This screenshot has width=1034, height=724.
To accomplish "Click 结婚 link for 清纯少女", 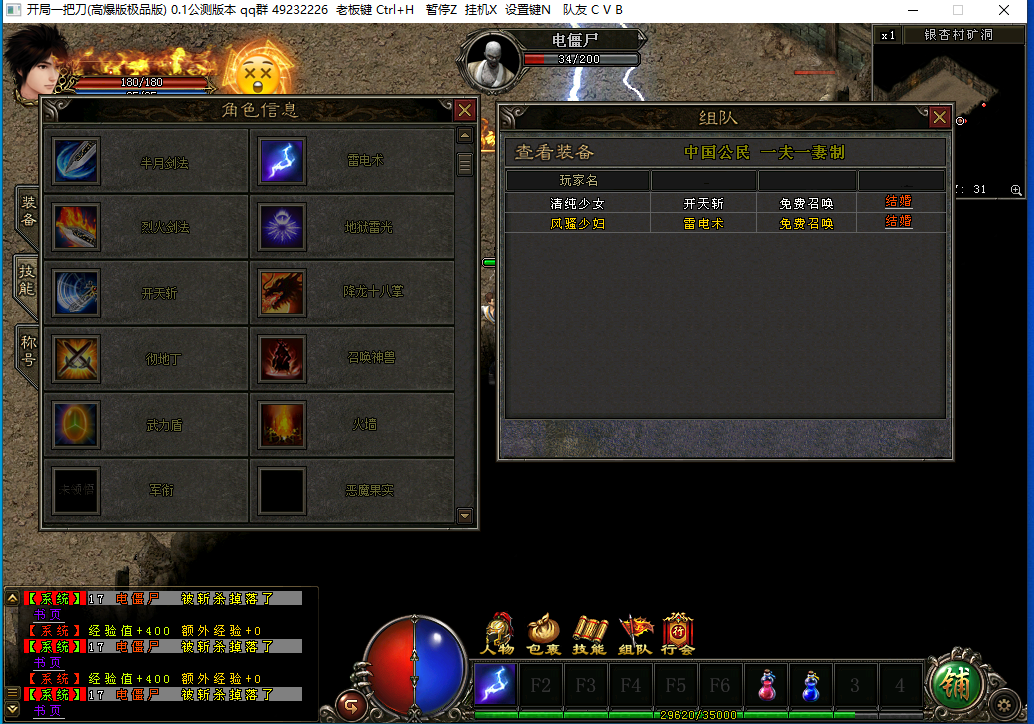I will click(x=898, y=202).
